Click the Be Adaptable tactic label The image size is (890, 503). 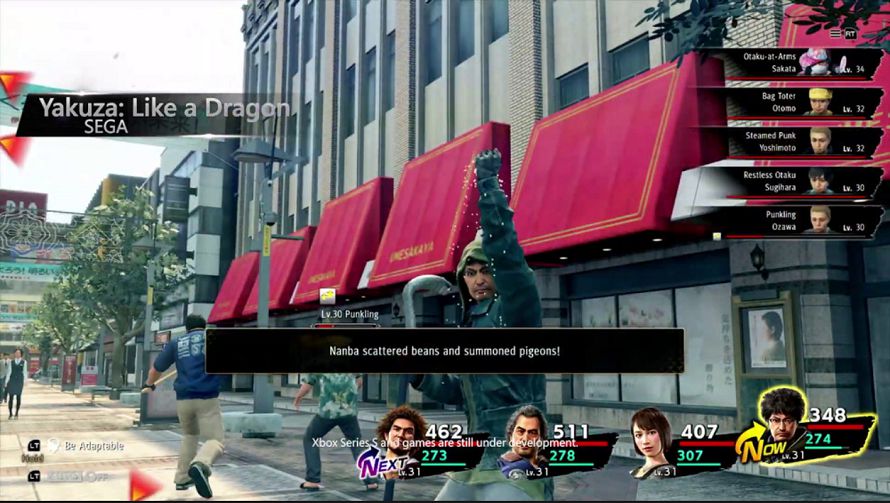(x=93, y=445)
